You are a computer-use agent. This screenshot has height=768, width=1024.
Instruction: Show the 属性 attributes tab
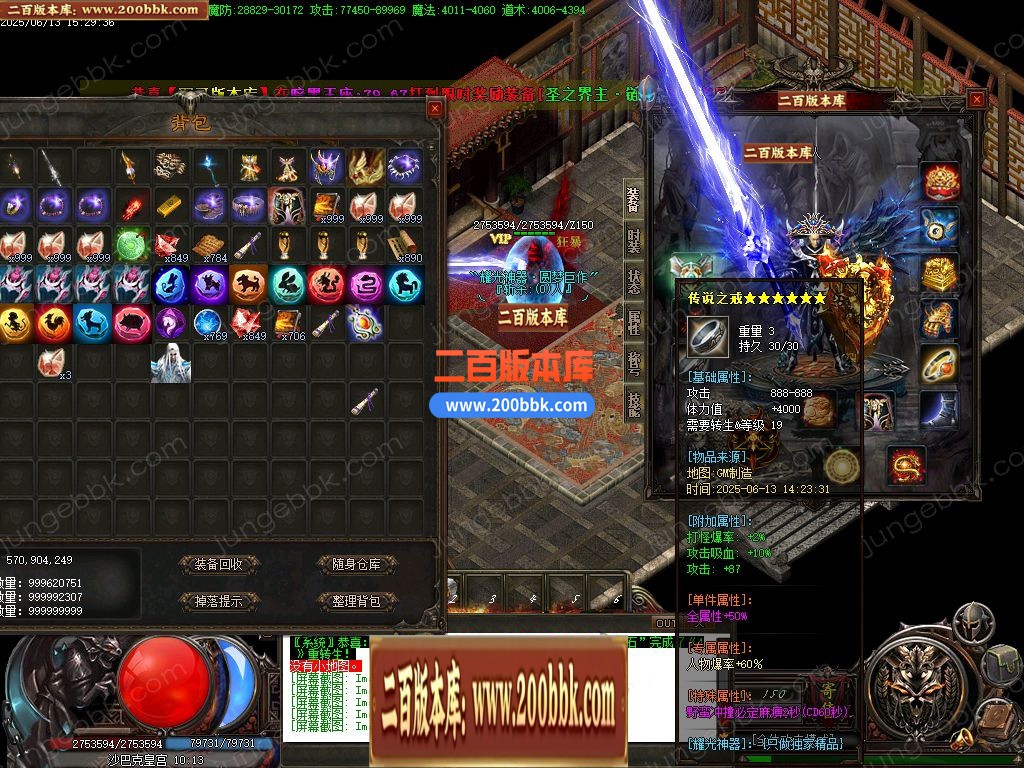point(633,323)
